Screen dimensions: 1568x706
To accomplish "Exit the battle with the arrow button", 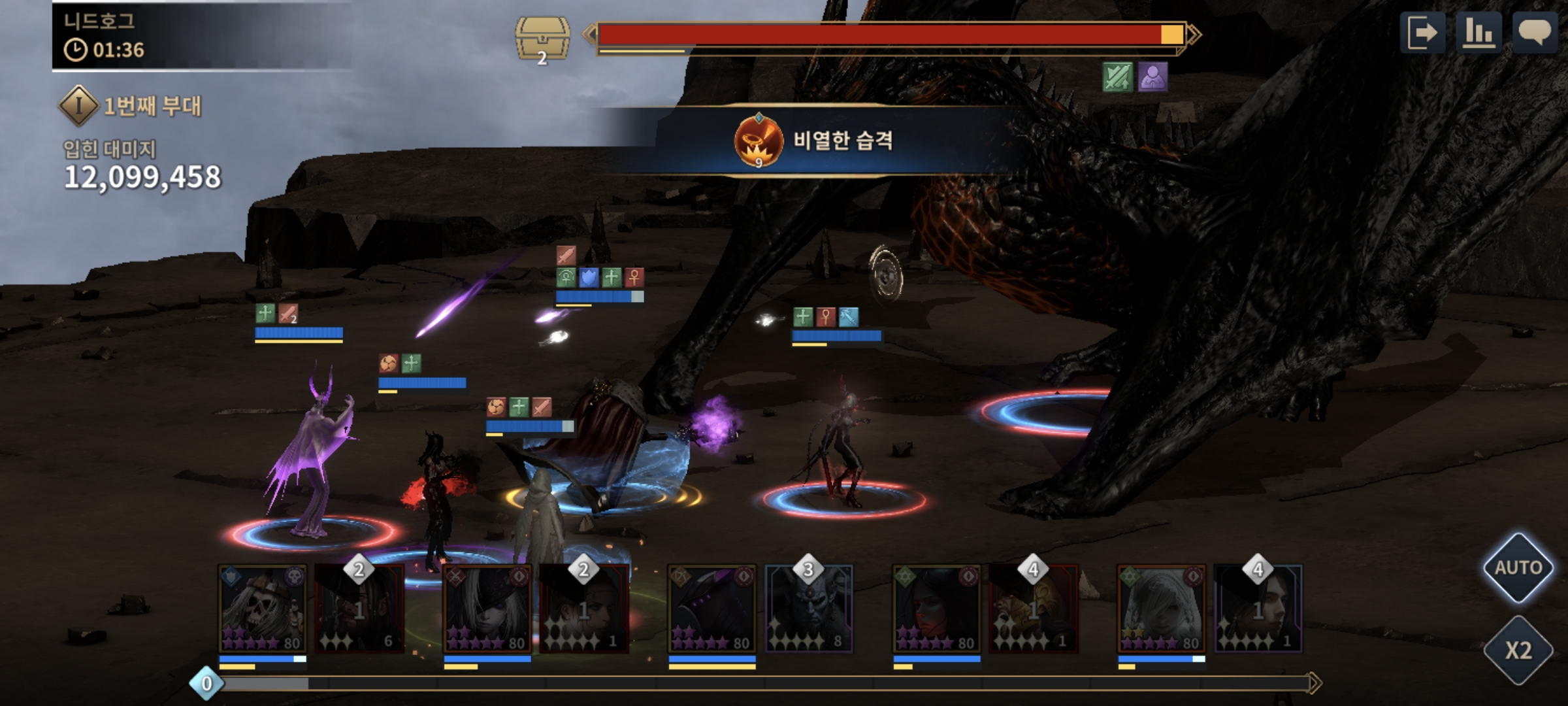I will (x=1422, y=33).
